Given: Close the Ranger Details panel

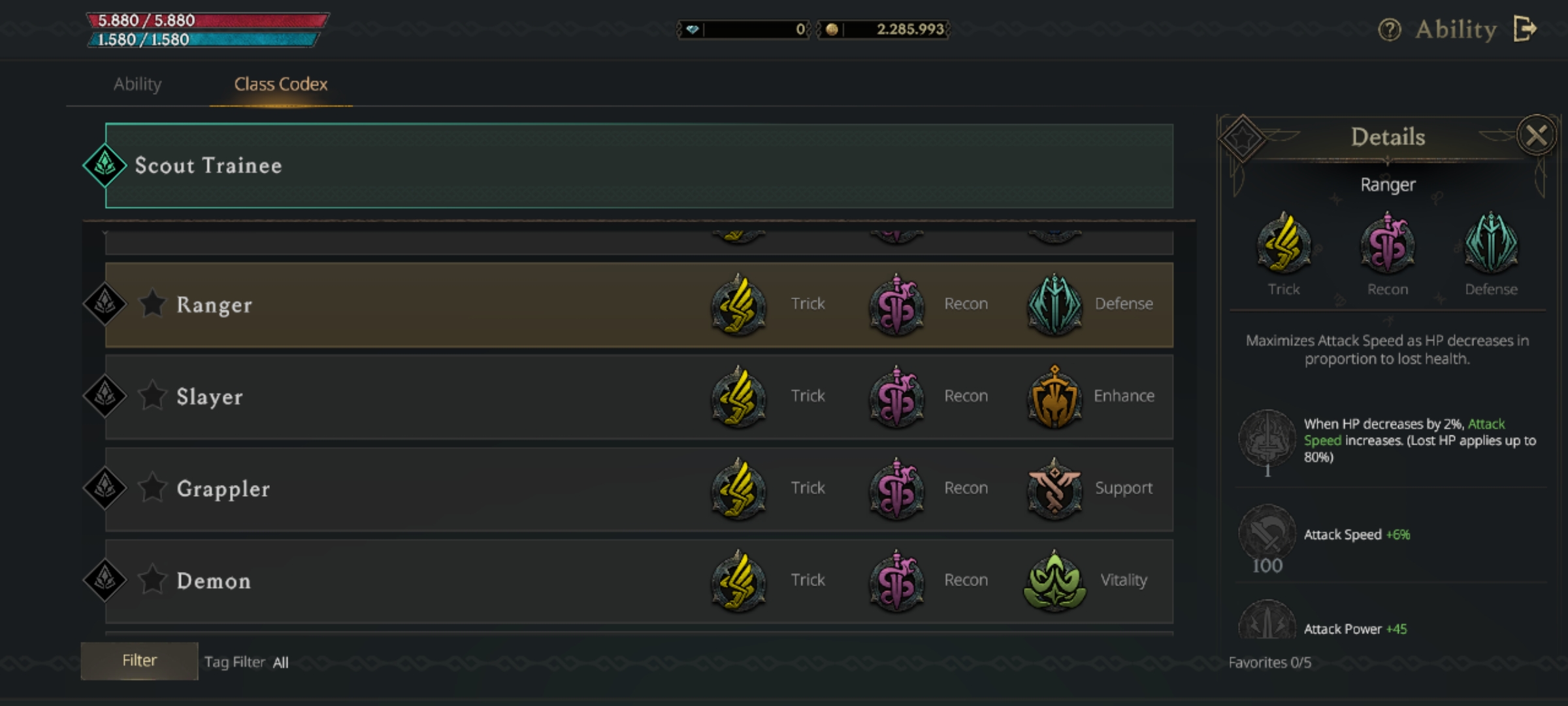Looking at the screenshot, I should tap(1537, 135).
